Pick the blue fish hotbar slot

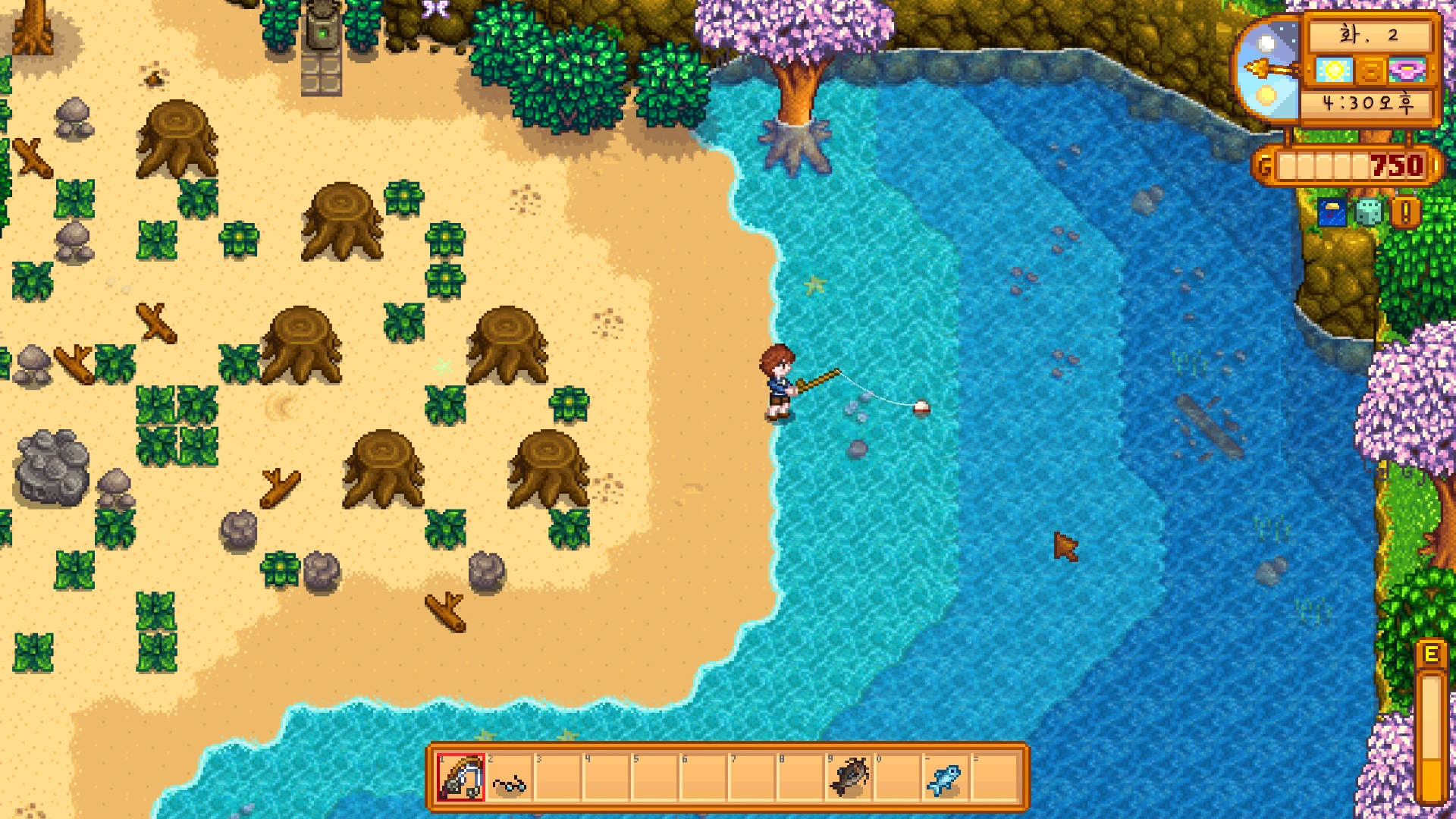[945, 779]
